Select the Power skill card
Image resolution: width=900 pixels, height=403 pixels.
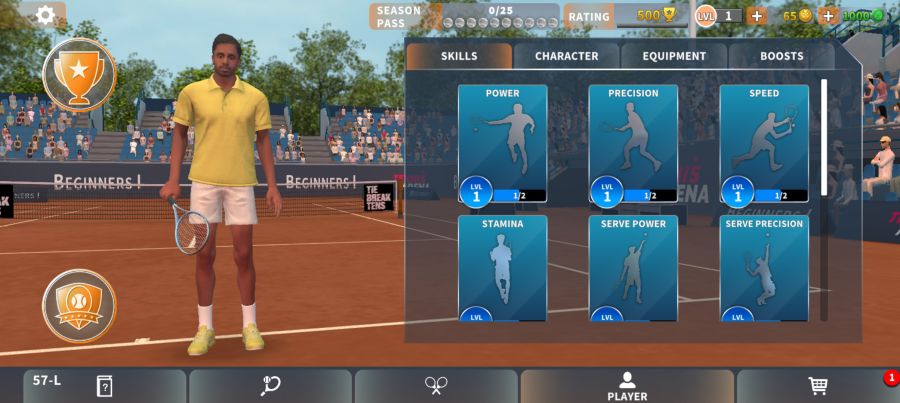[x=502, y=143]
